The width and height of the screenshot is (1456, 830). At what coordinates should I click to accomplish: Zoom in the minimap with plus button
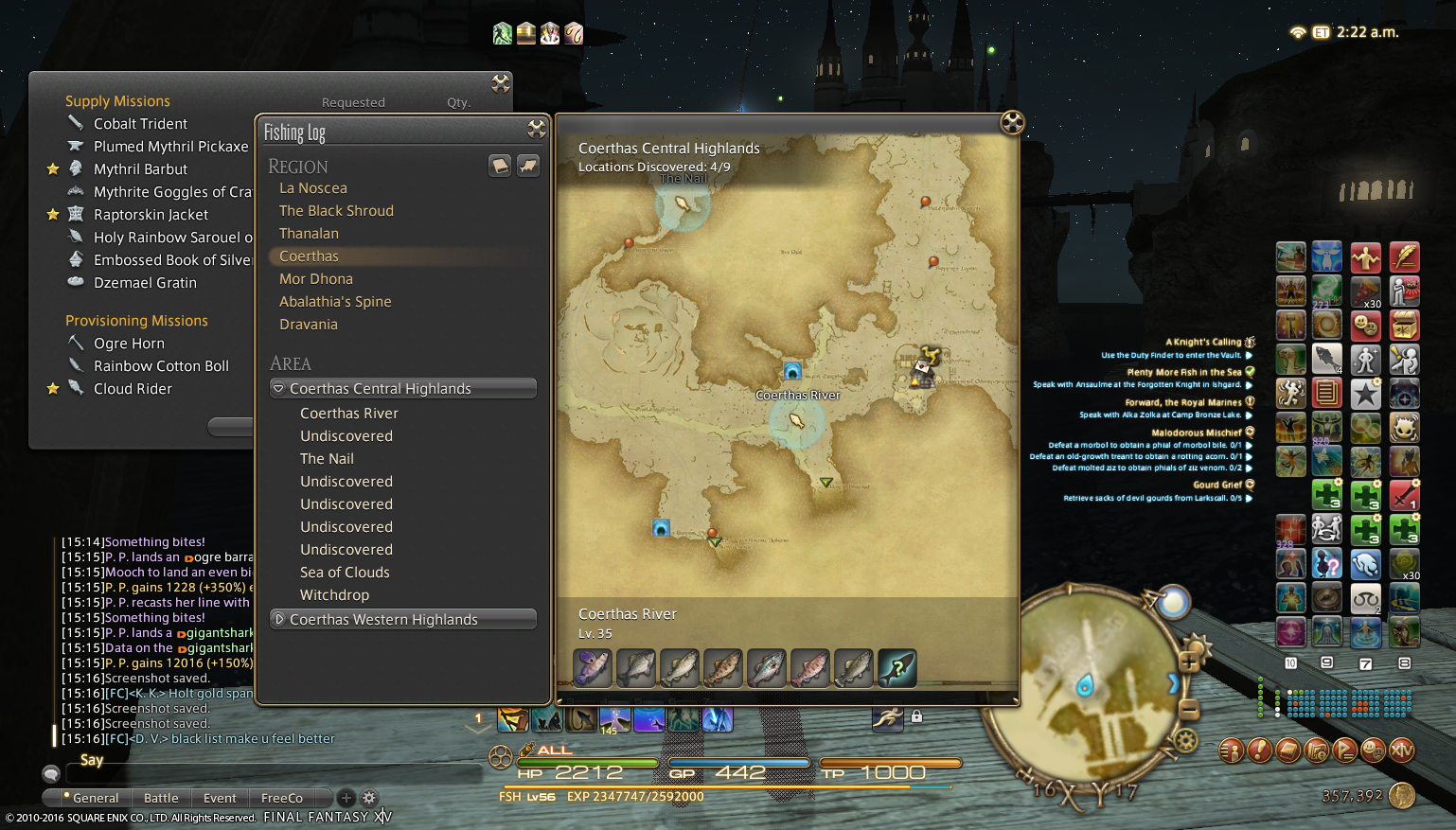point(1189,662)
